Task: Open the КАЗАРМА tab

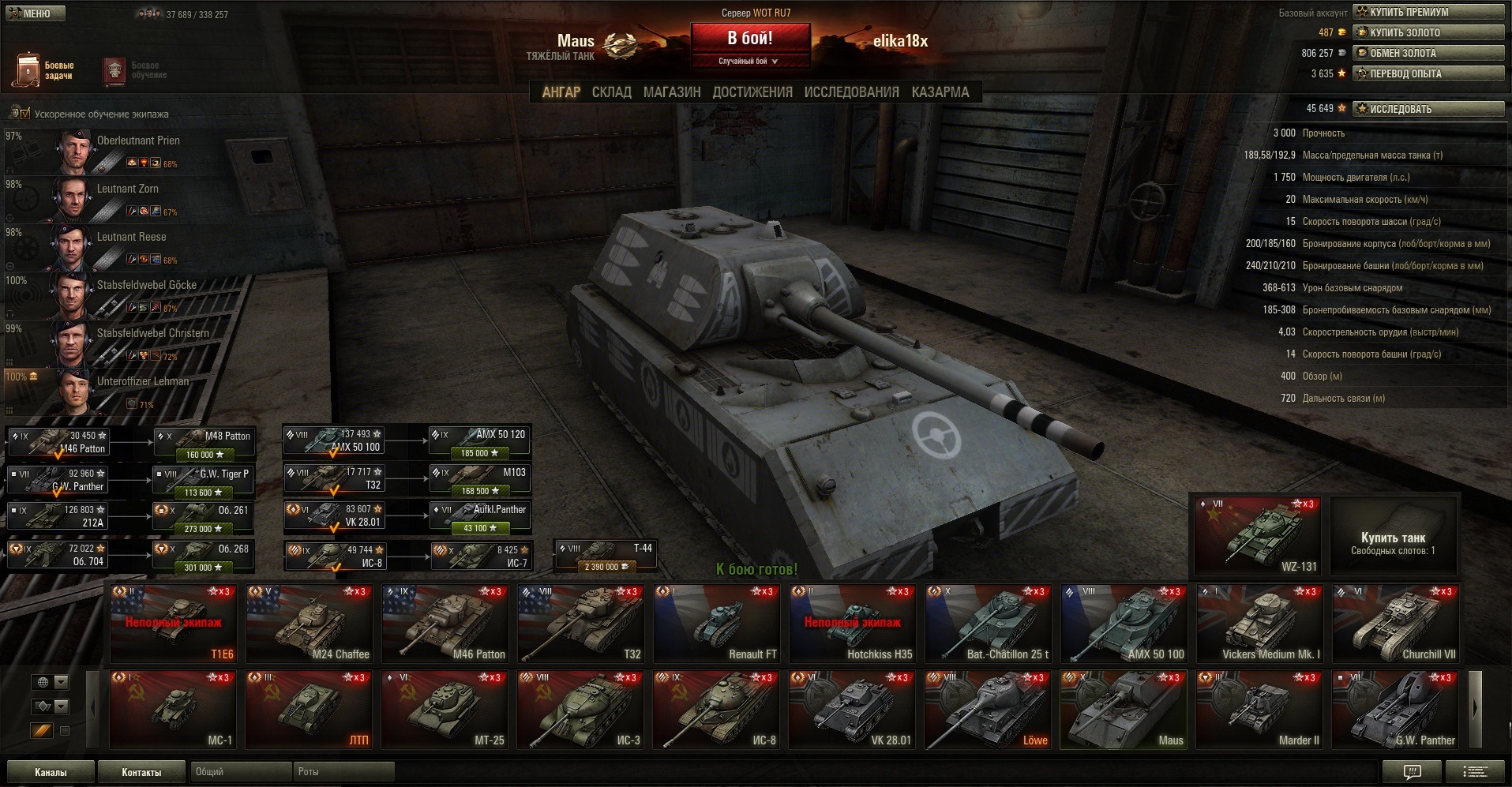Action: (x=940, y=92)
